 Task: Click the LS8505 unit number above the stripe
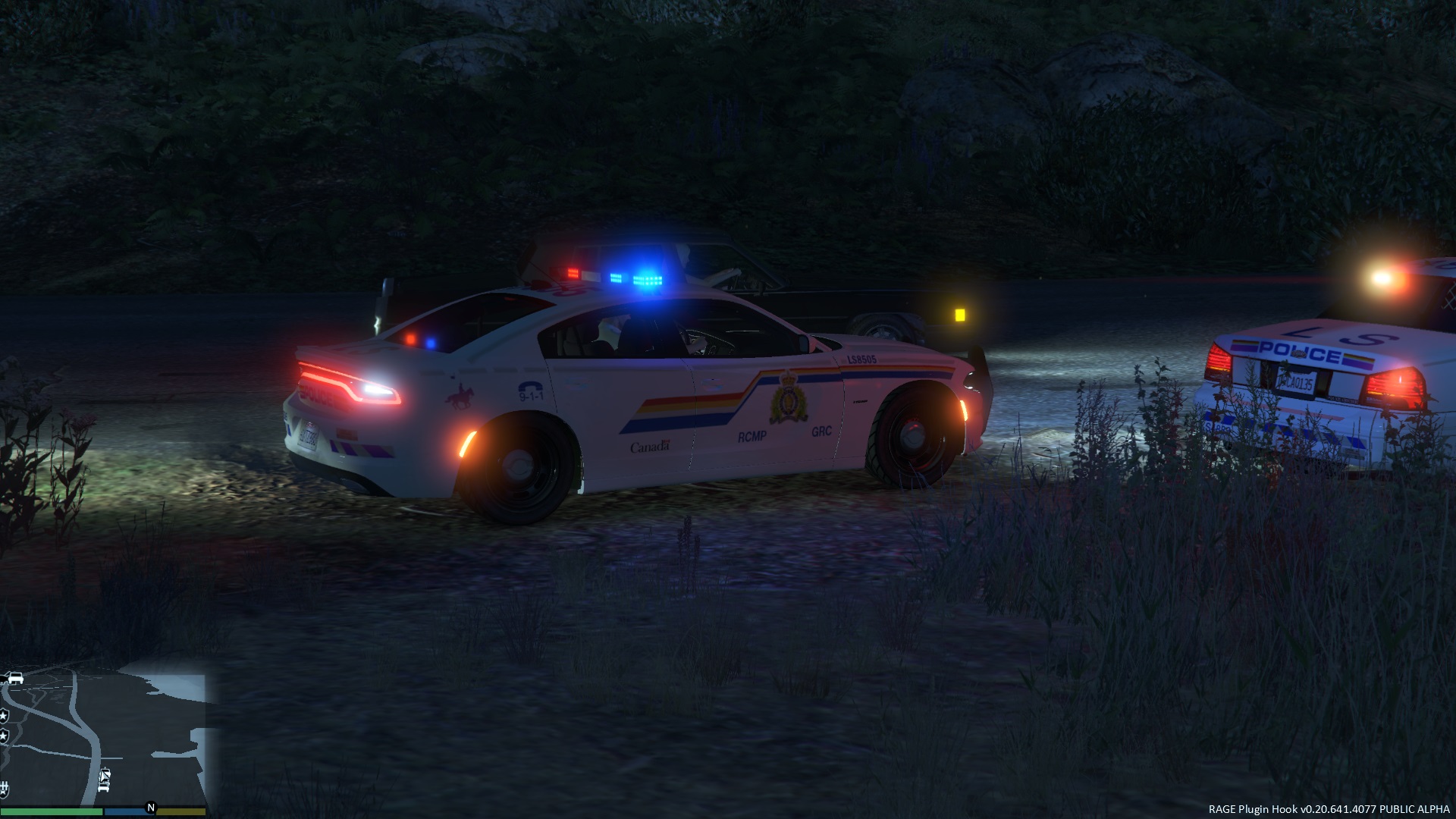pyautogui.click(x=861, y=359)
